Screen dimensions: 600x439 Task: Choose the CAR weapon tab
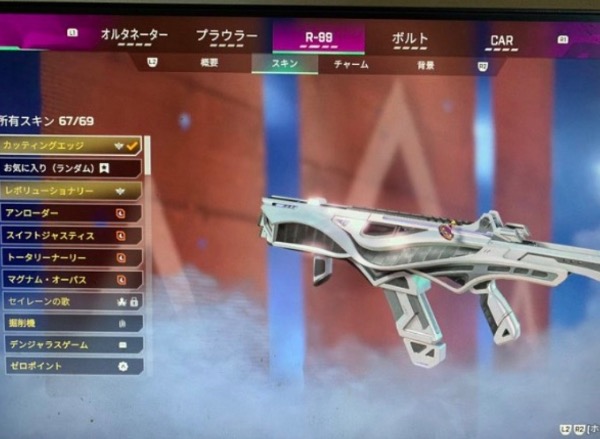click(x=501, y=42)
